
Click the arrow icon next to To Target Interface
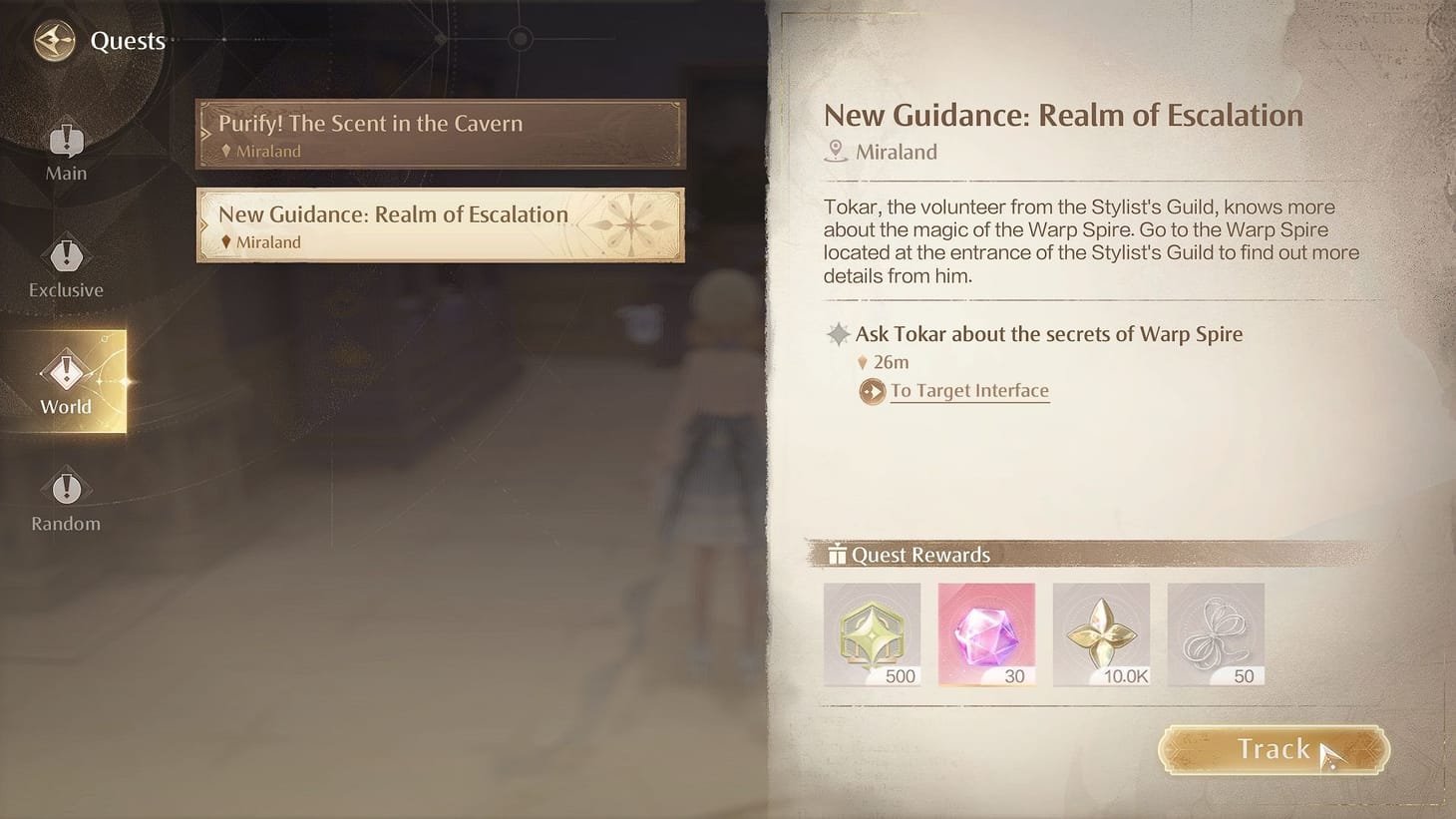point(872,391)
